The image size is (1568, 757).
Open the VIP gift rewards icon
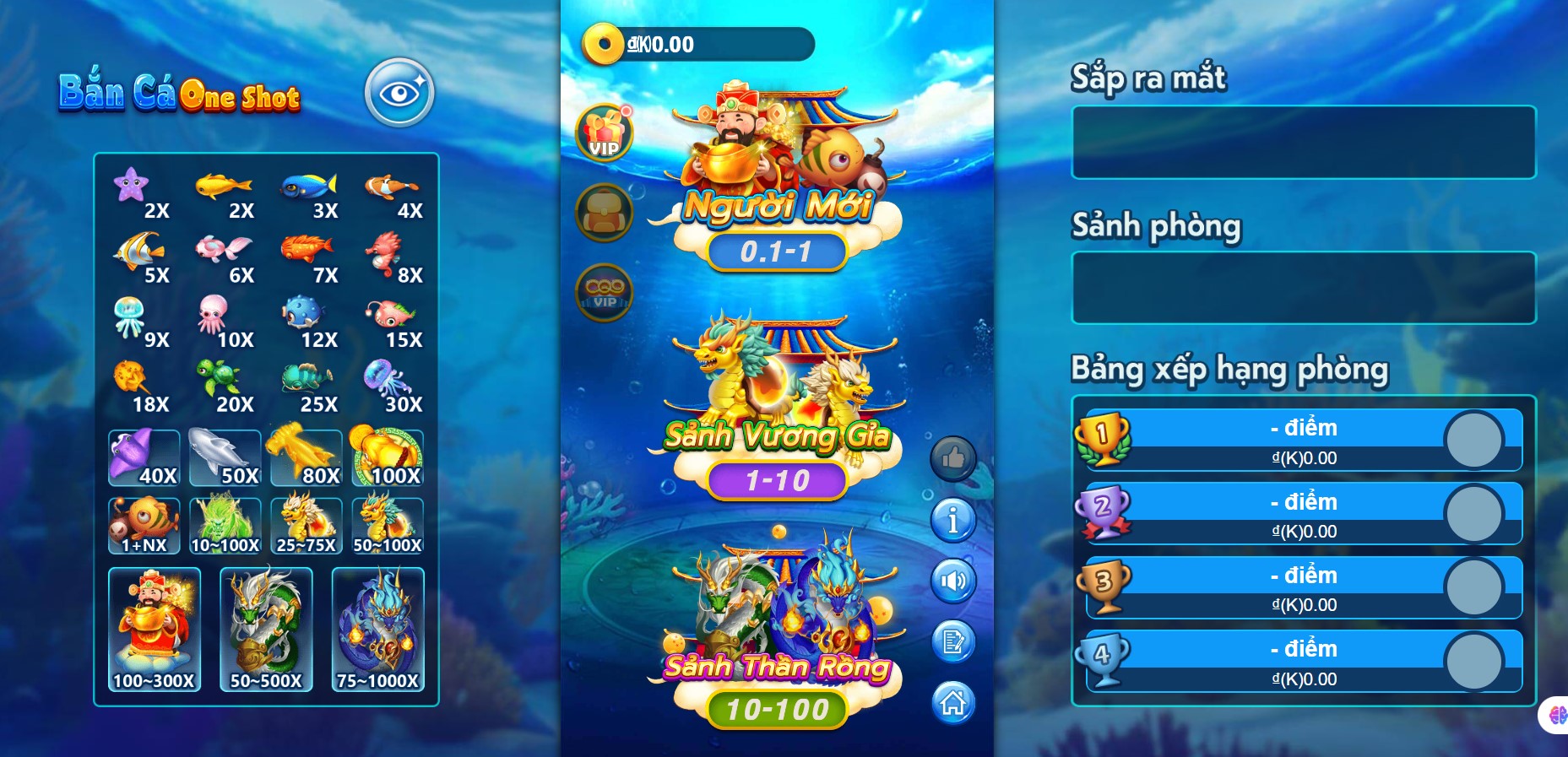click(605, 131)
